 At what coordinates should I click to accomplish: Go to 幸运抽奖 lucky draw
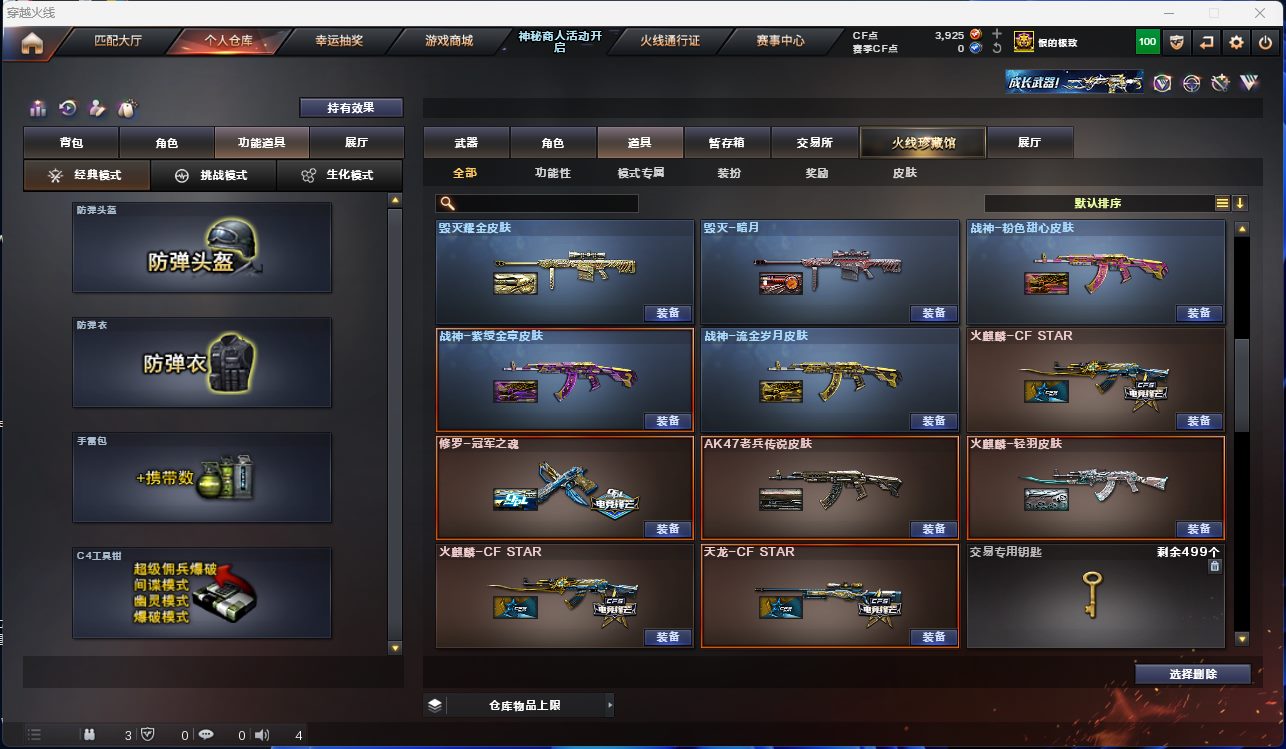tap(339, 41)
